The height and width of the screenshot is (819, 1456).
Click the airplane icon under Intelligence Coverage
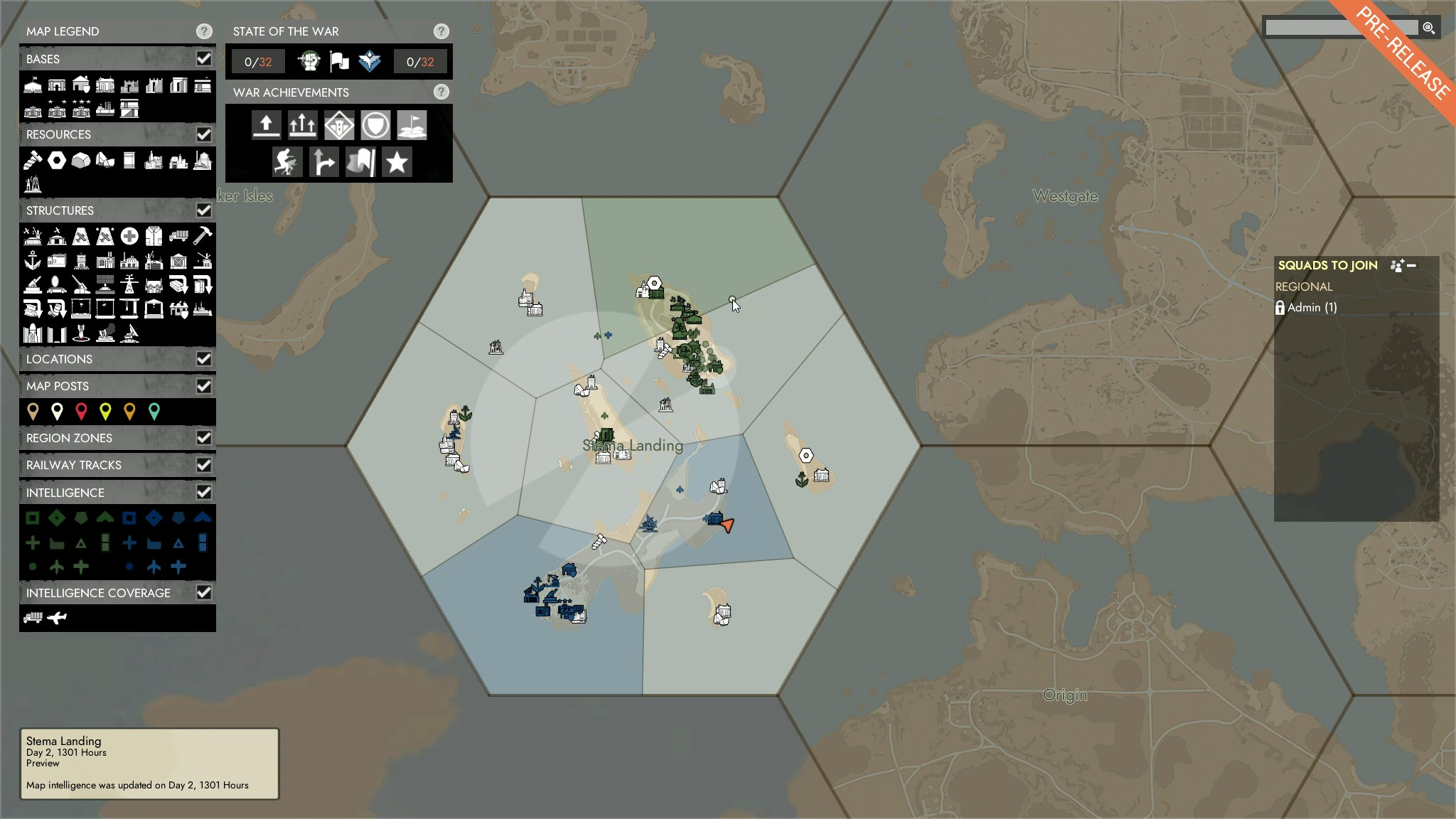pos(58,617)
